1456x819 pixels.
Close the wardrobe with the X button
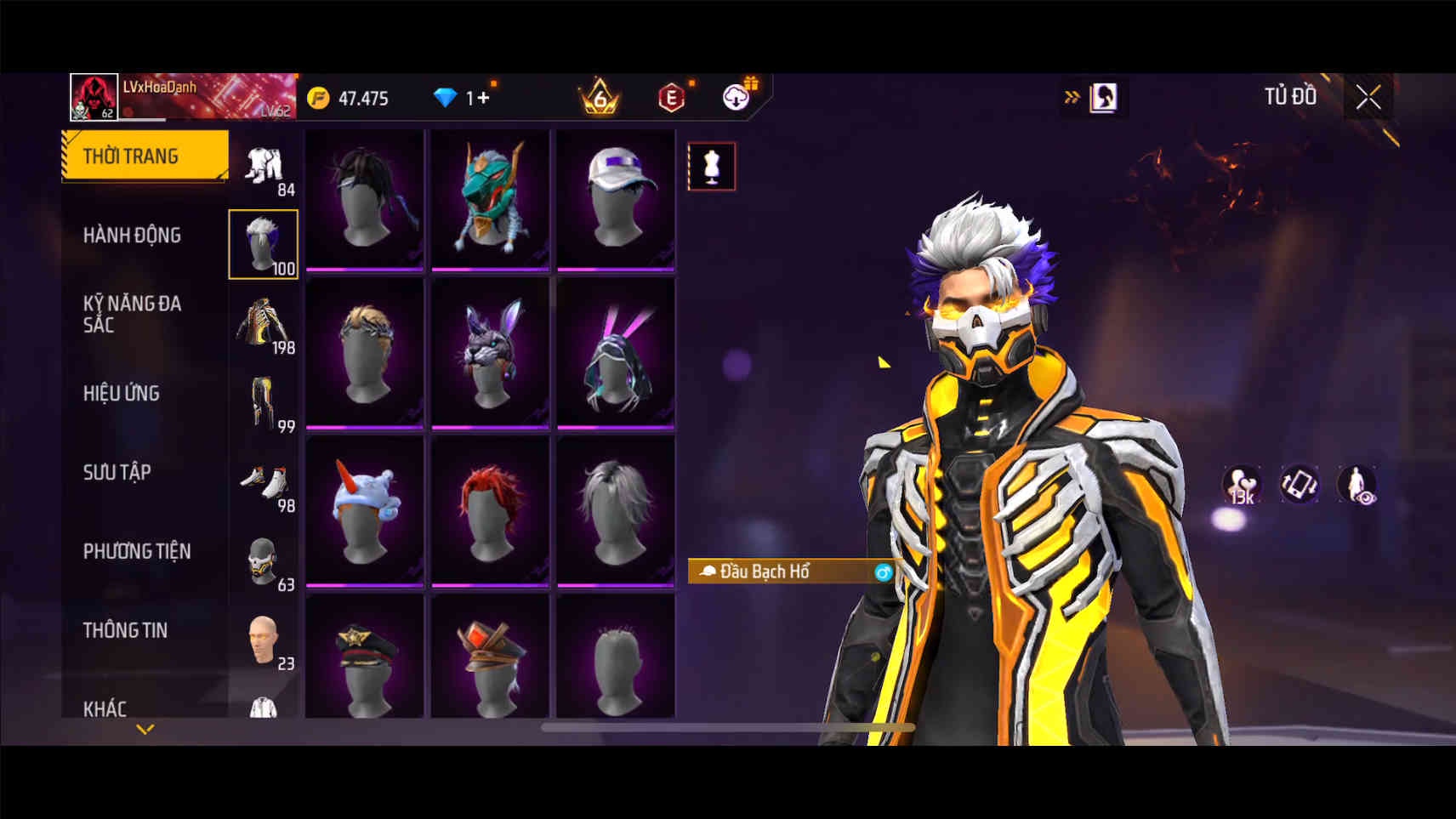coord(1368,98)
